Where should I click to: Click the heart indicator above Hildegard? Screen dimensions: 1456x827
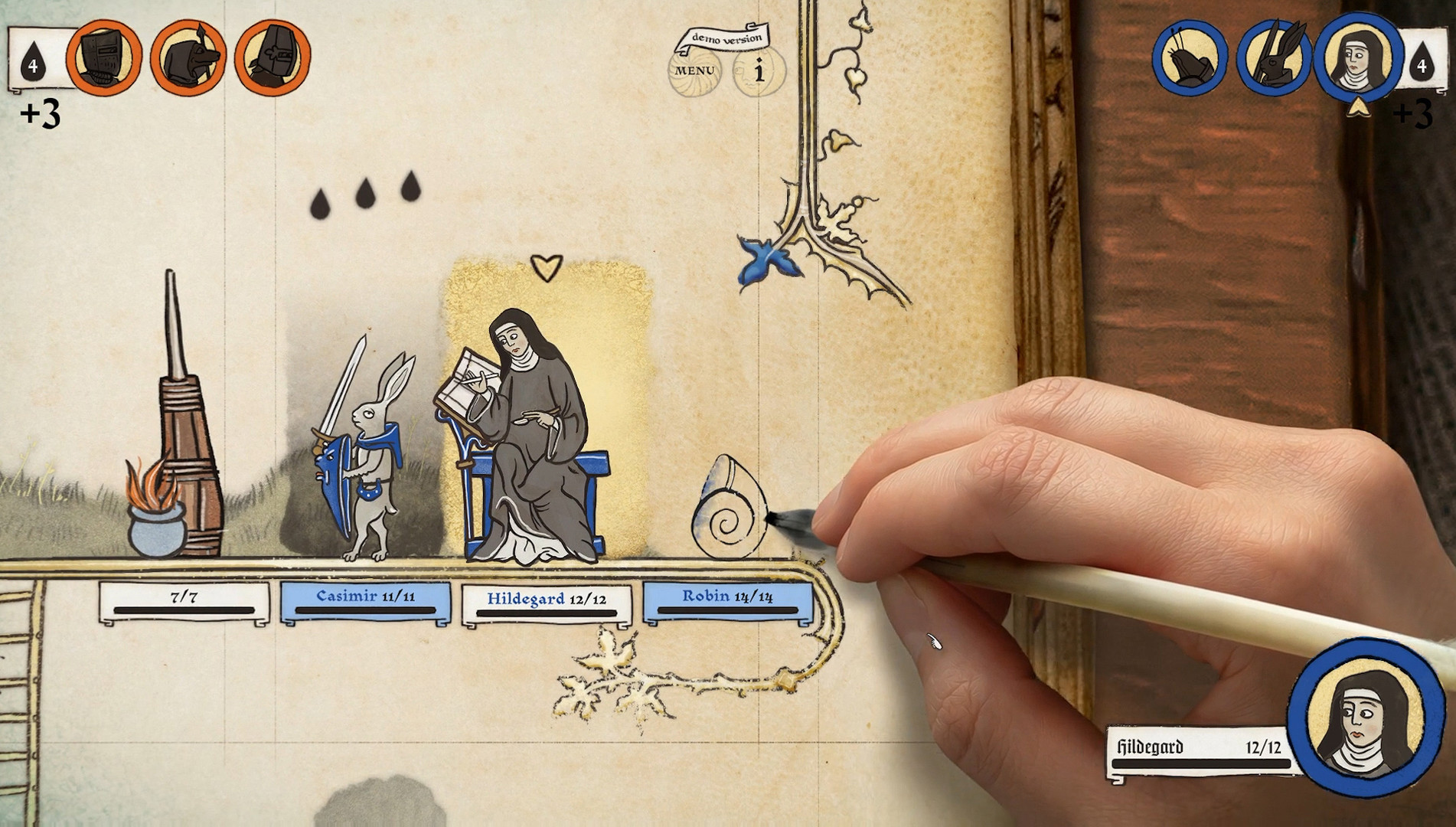coord(546,268)
